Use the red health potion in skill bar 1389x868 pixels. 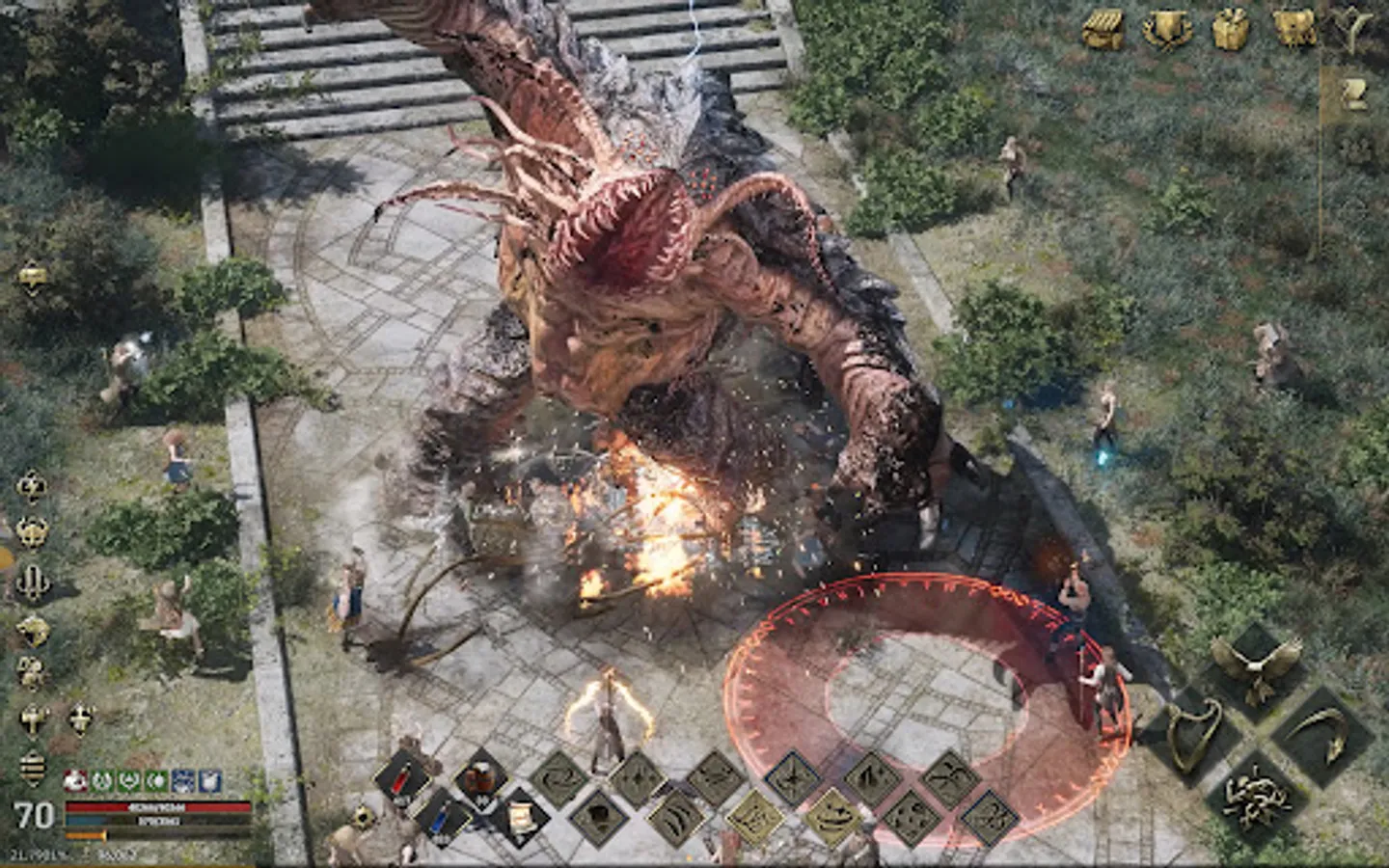coord(400,778)
